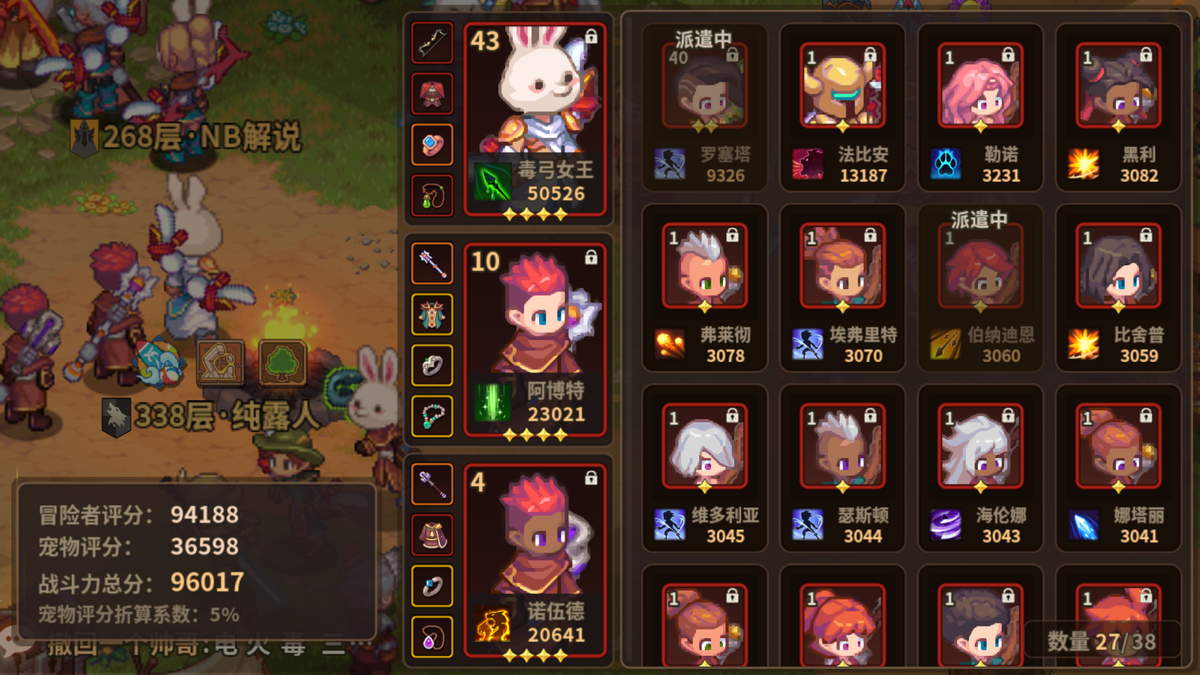Open 毒弓女王's bow weapon slot
This screenshot has width=1200, height=675.
432,42
